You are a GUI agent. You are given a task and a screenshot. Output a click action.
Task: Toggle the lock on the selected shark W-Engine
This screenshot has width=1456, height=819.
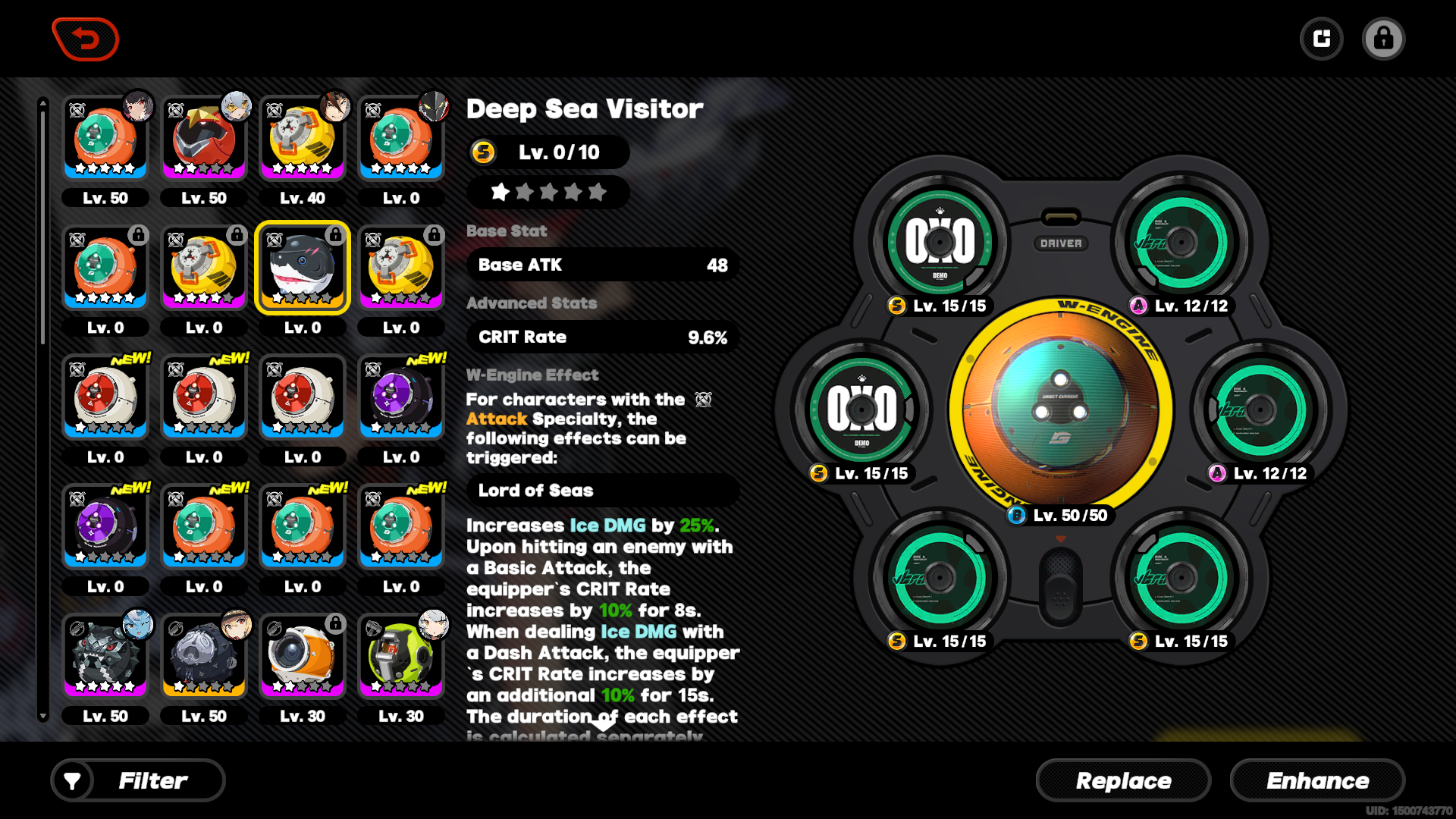click(x=334, y=235)
